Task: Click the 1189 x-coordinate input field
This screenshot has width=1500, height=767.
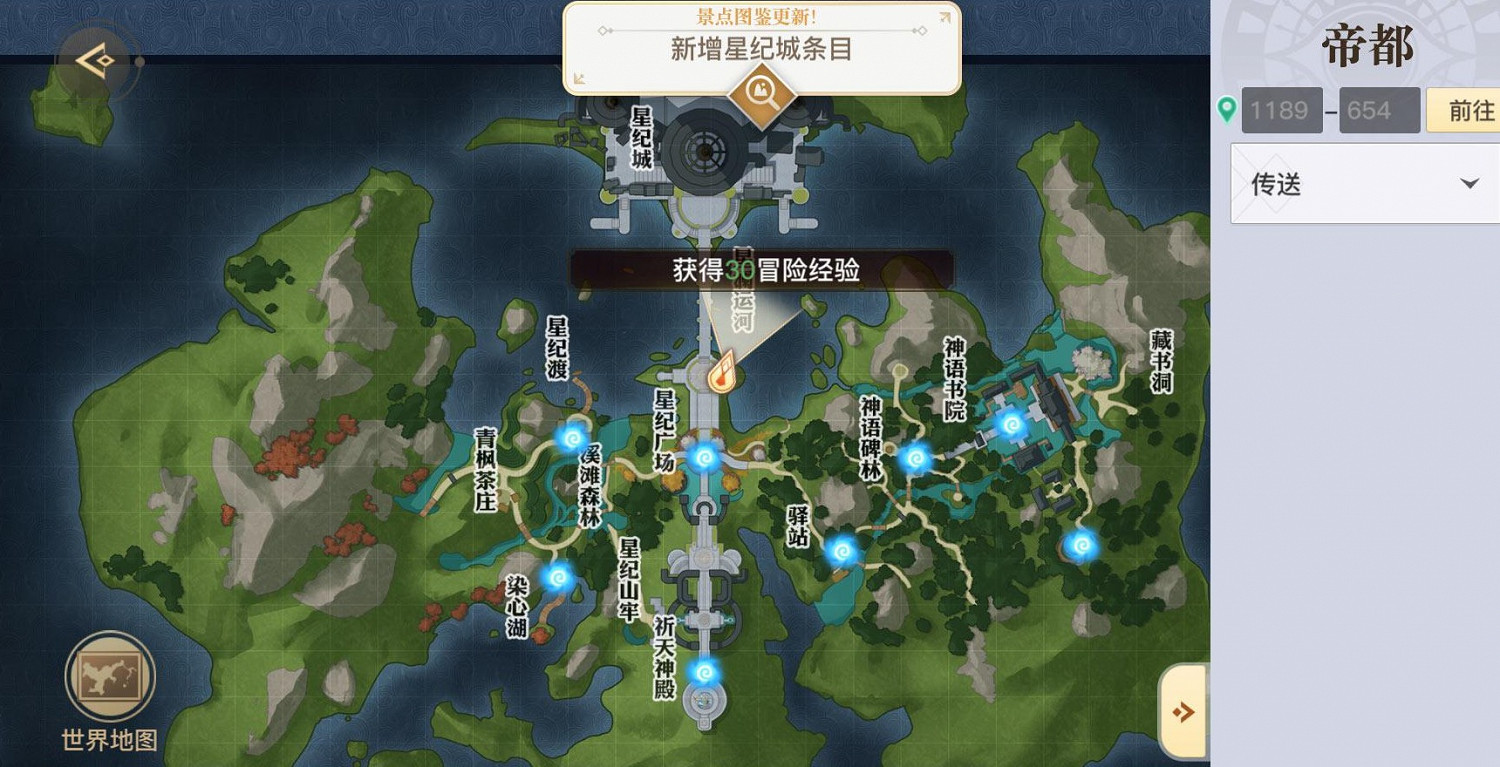Action: (1281, 109)
